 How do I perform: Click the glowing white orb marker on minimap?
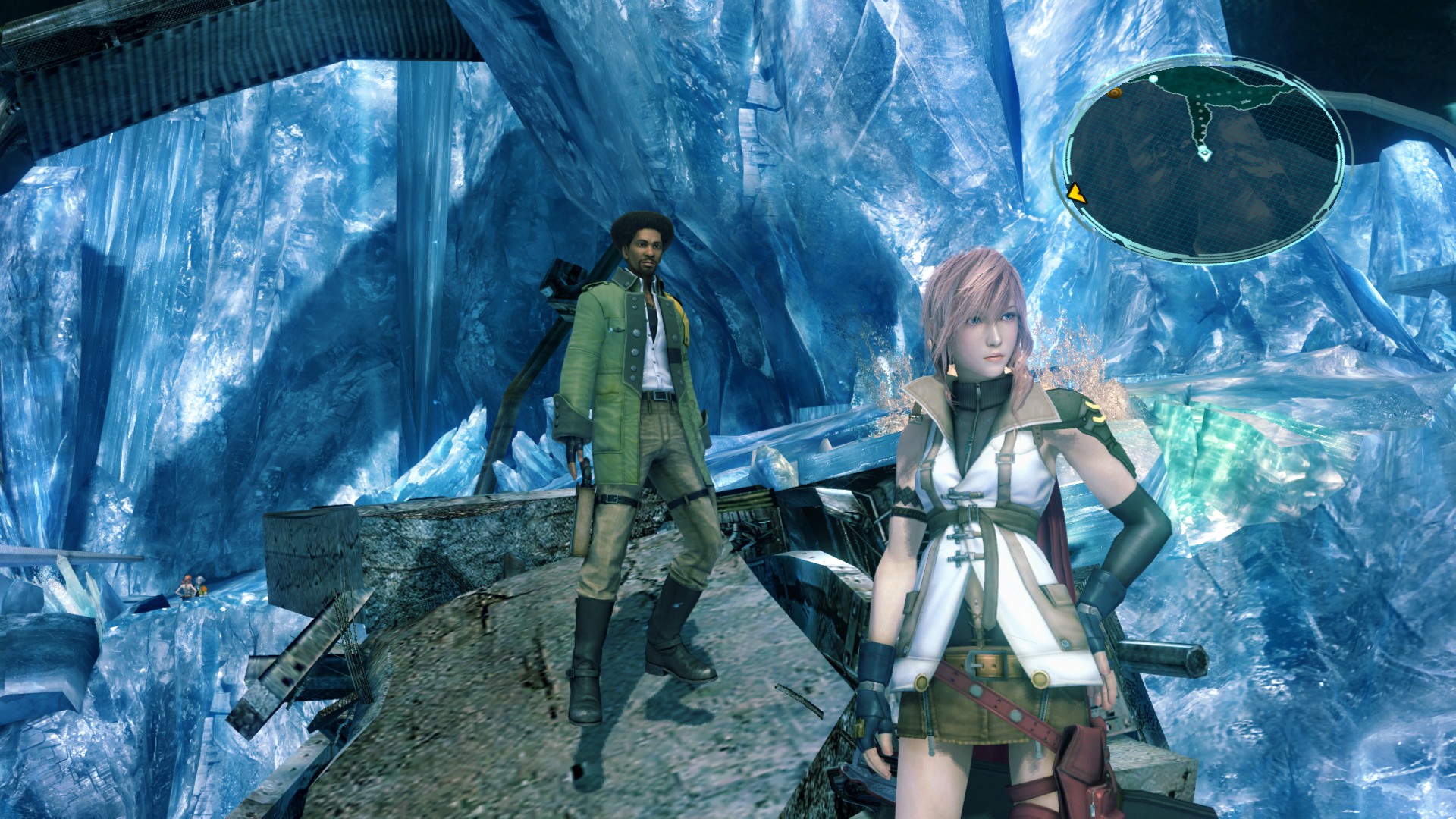click(1153, 78)
